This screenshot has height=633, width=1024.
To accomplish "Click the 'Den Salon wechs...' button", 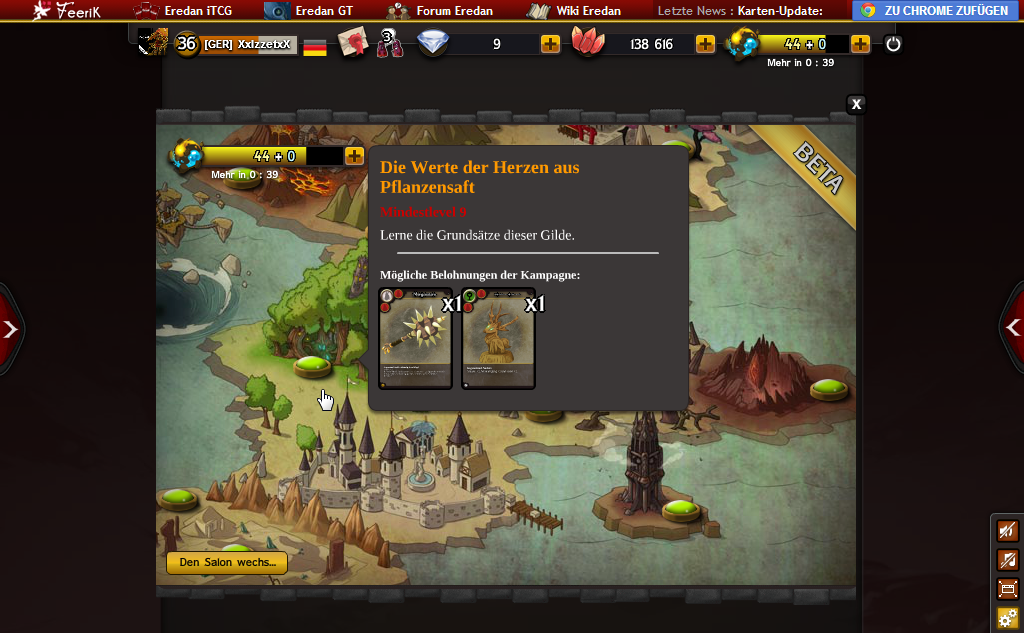I will [227, 563].
